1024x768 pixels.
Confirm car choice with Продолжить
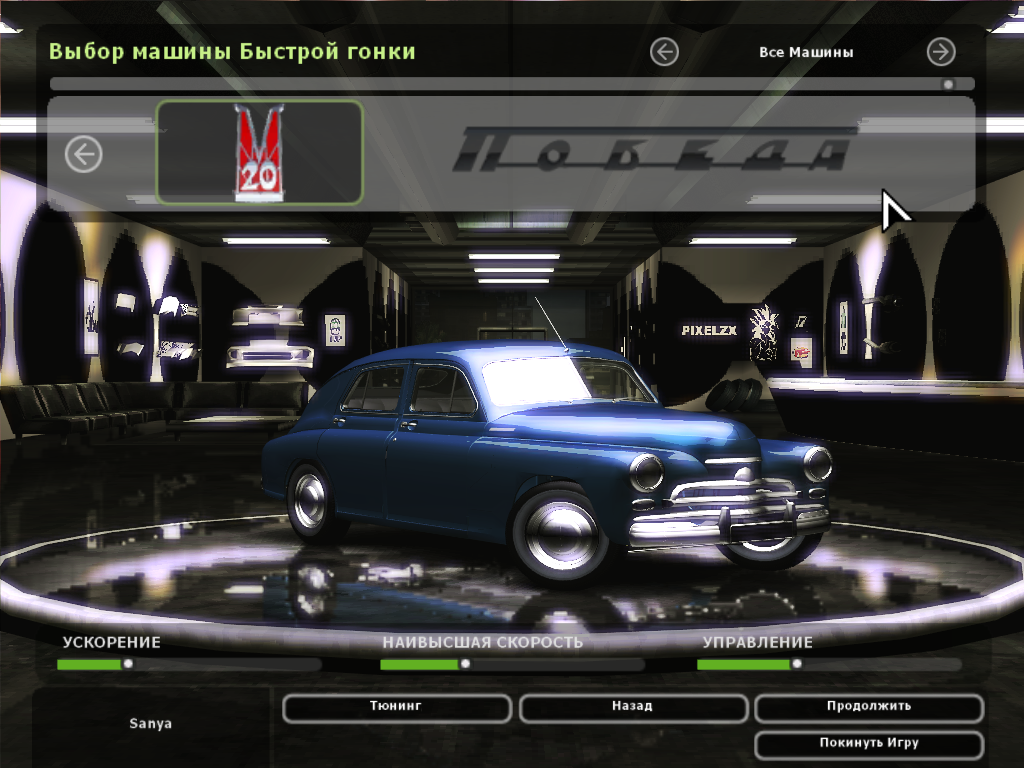point(868,707)
